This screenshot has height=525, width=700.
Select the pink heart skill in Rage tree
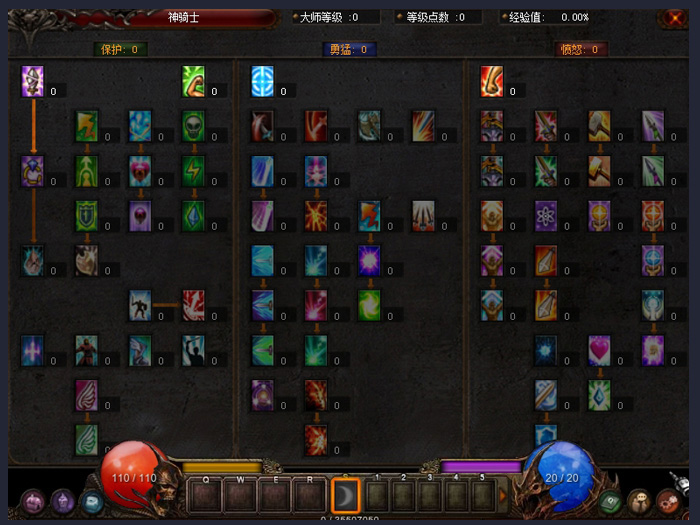tap(600, 349)
